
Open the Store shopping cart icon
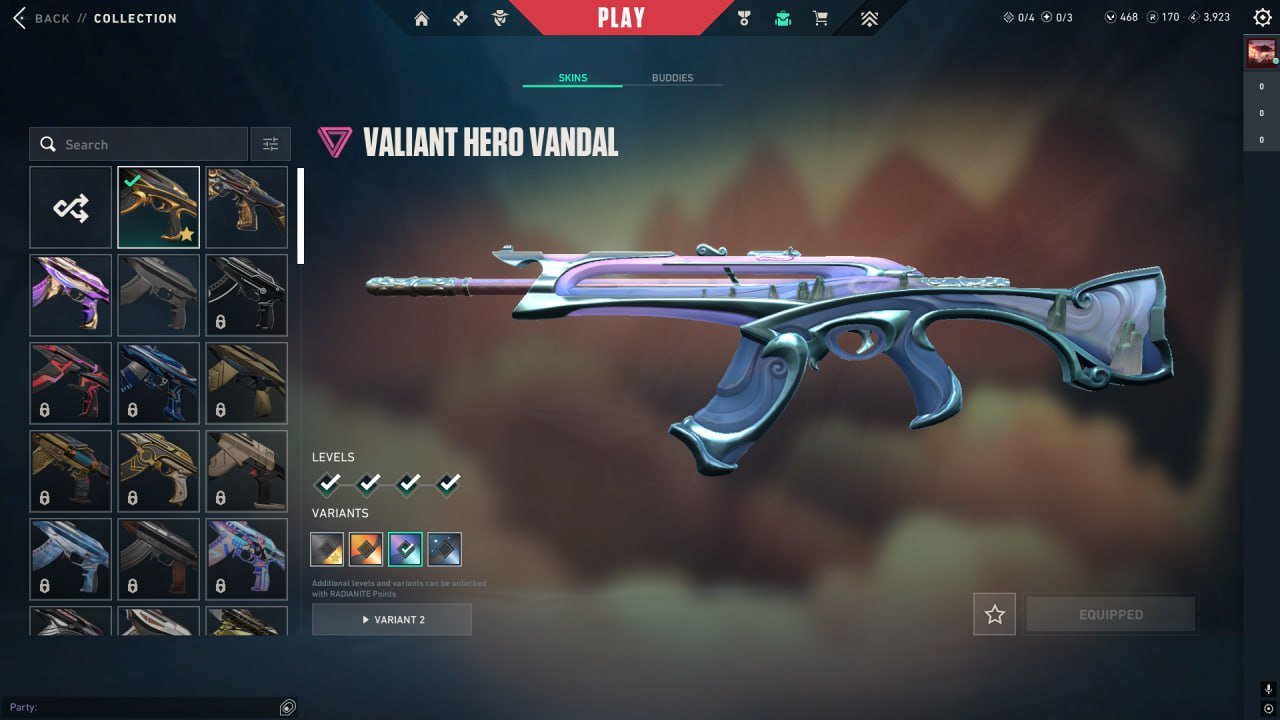tap(820, 17)
